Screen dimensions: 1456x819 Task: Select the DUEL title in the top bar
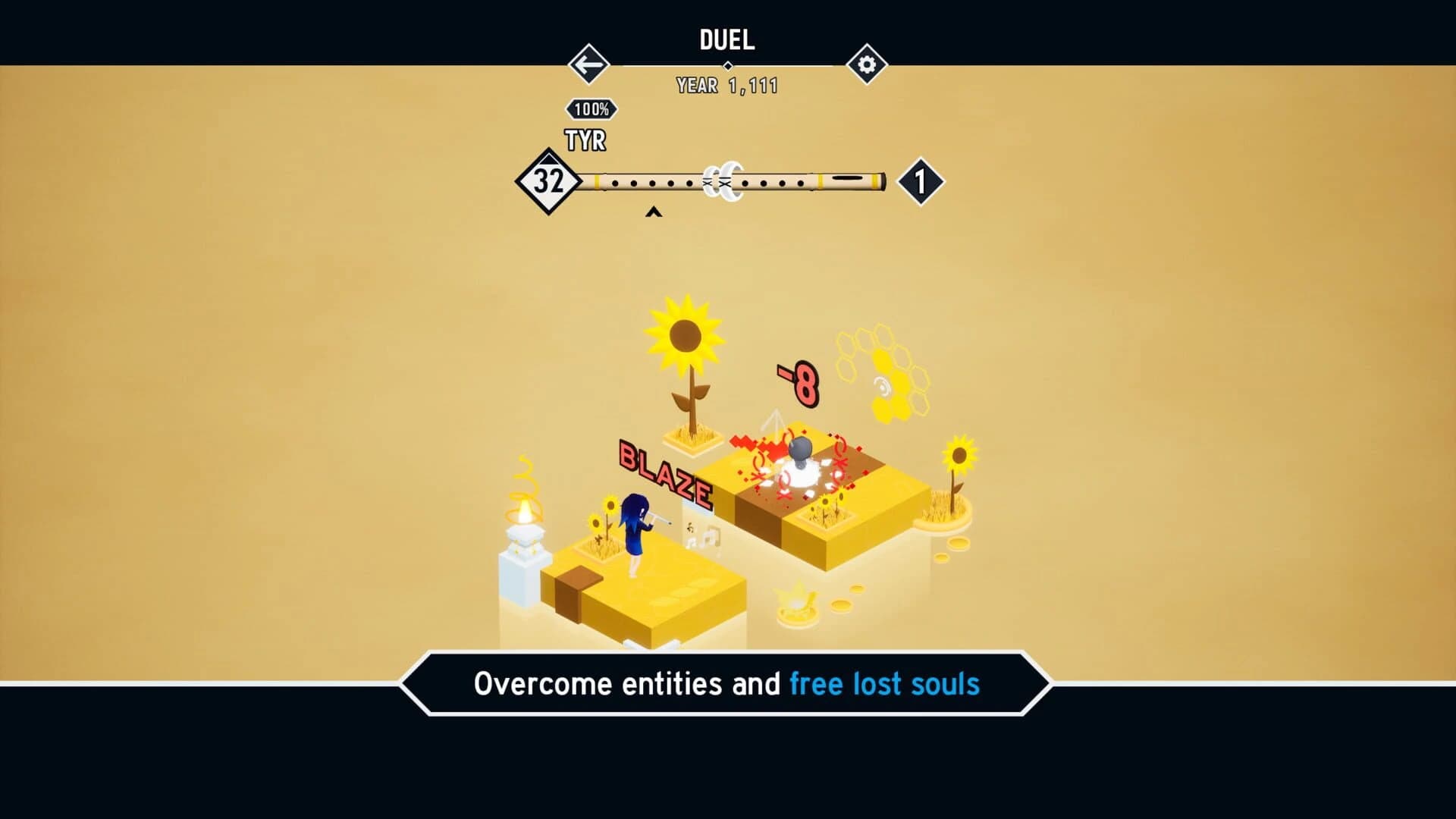tap(726, 40)
